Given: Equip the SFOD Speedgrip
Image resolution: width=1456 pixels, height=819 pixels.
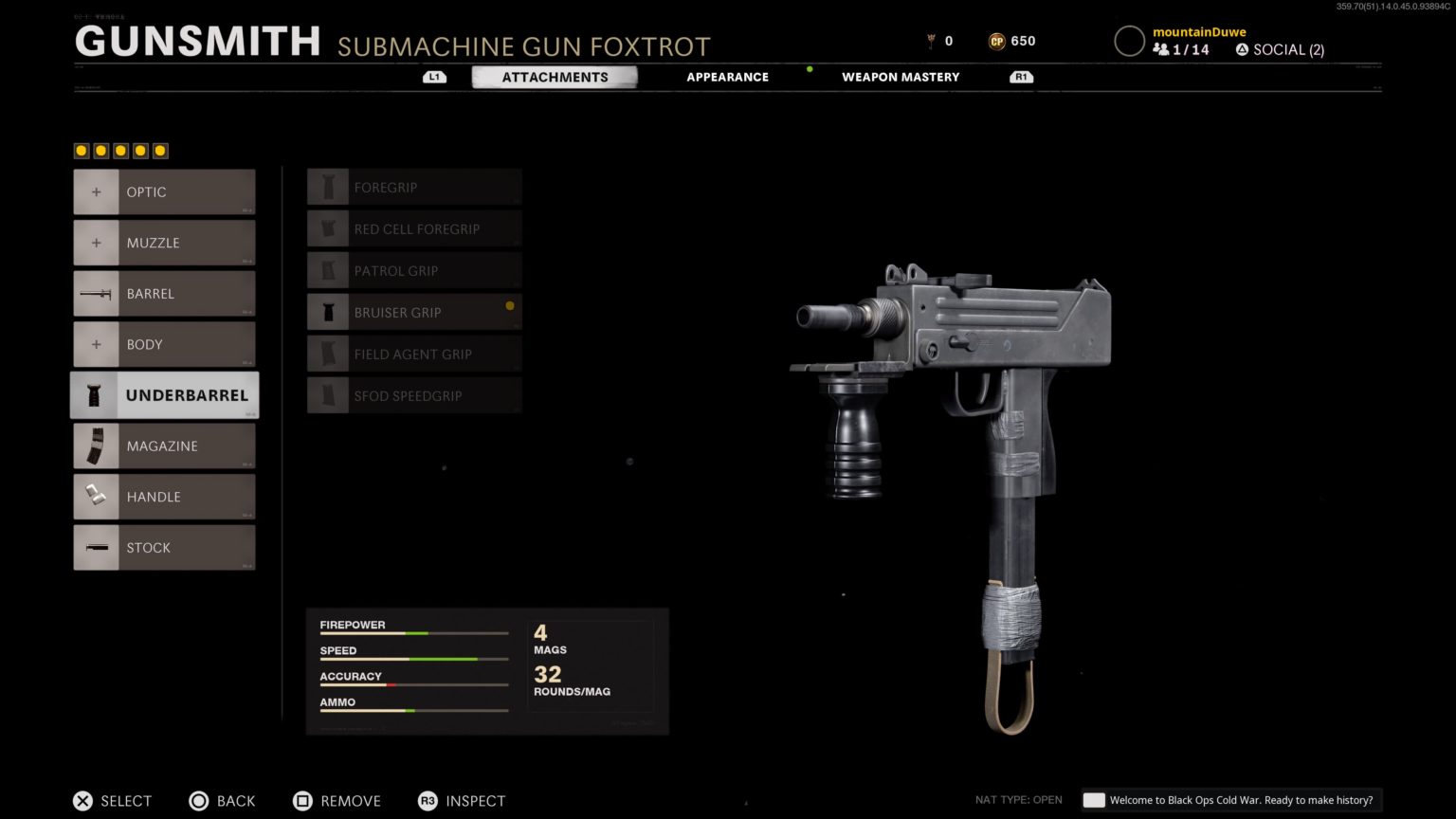Looking at the screenshot, I should pyautogui.click(x=414, y=395).
